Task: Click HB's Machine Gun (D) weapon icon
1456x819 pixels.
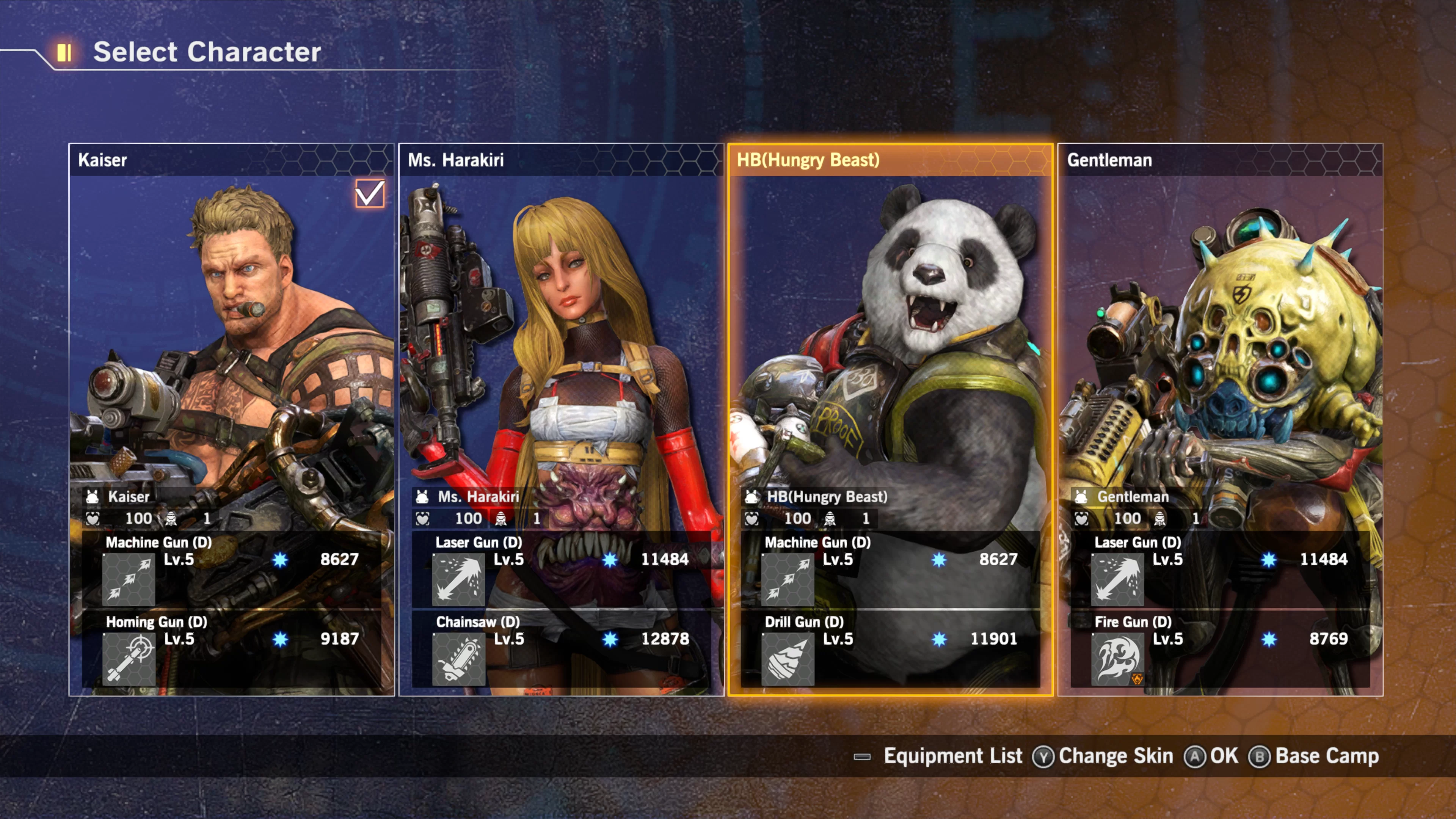Action: coord(788,579)
